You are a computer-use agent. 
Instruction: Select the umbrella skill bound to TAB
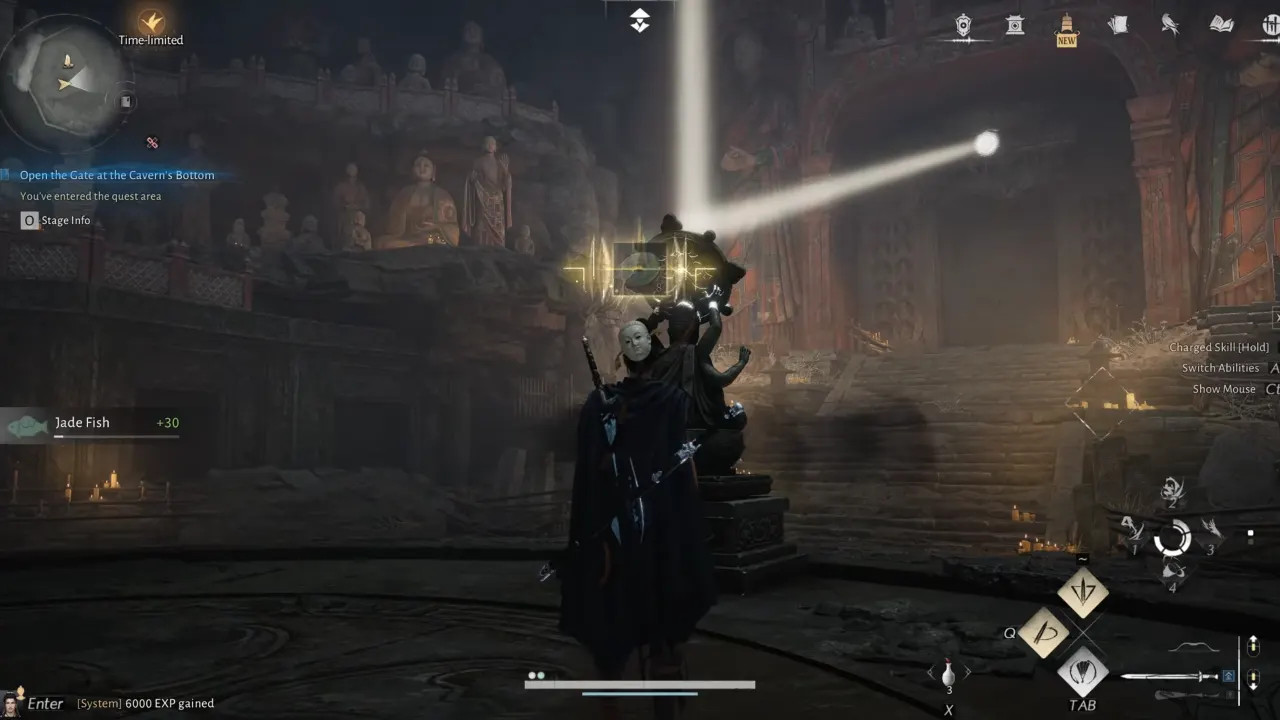[1085, 673]
